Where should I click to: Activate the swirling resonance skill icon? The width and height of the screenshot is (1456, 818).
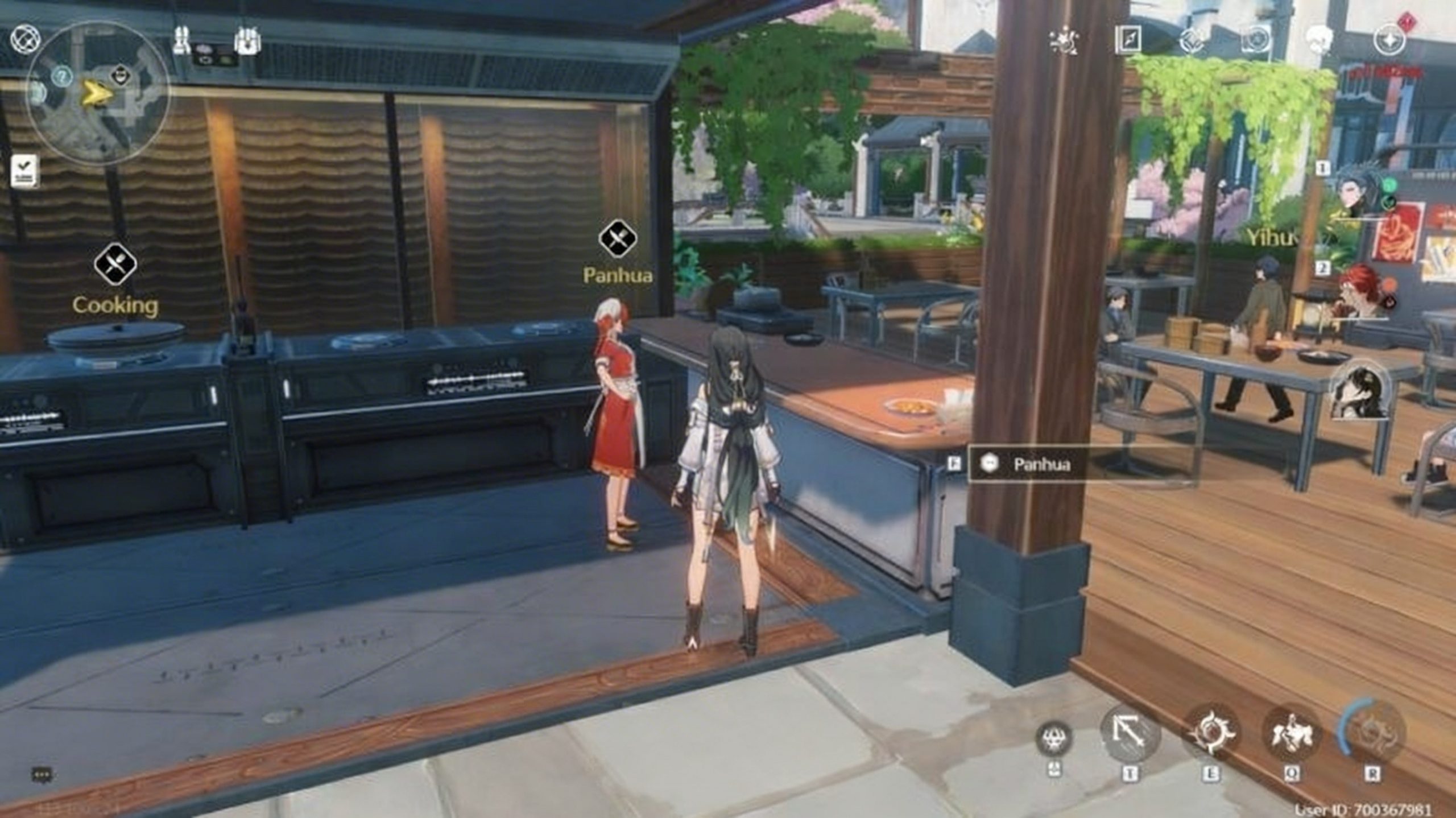pos(1211,734)
